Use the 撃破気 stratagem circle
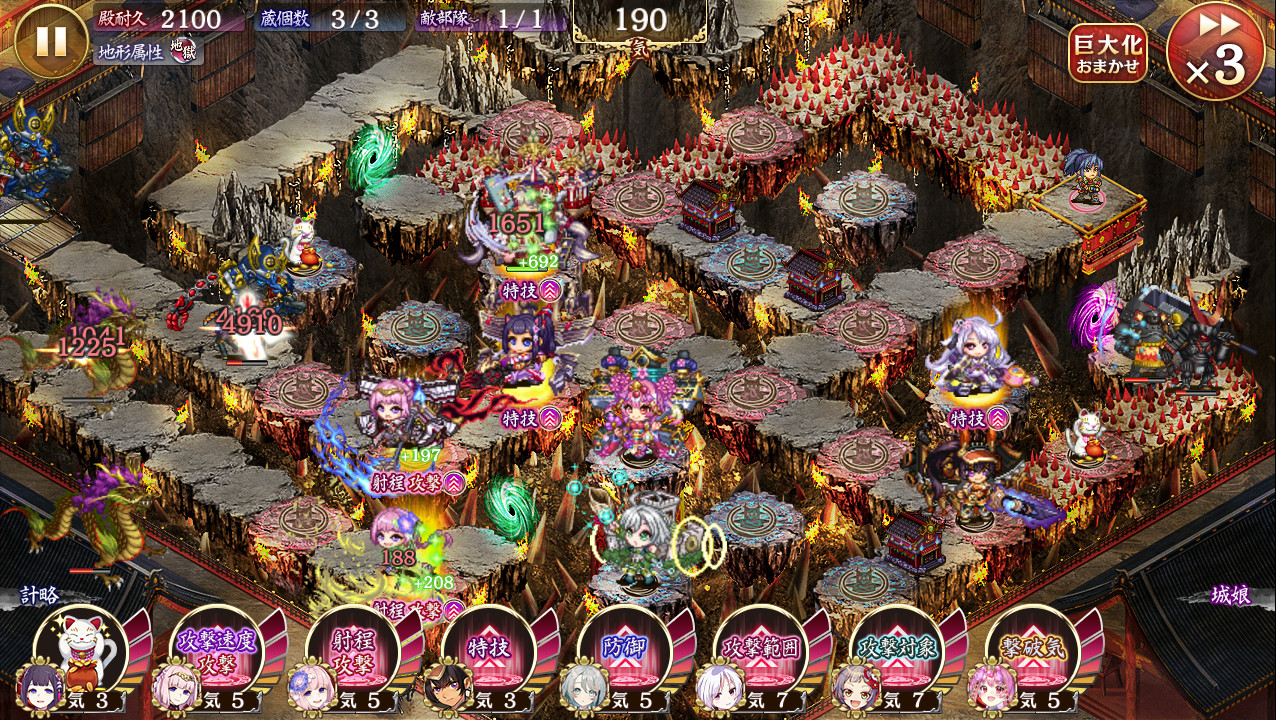Screen dimensions: 1276x720 click(1033, 649)
